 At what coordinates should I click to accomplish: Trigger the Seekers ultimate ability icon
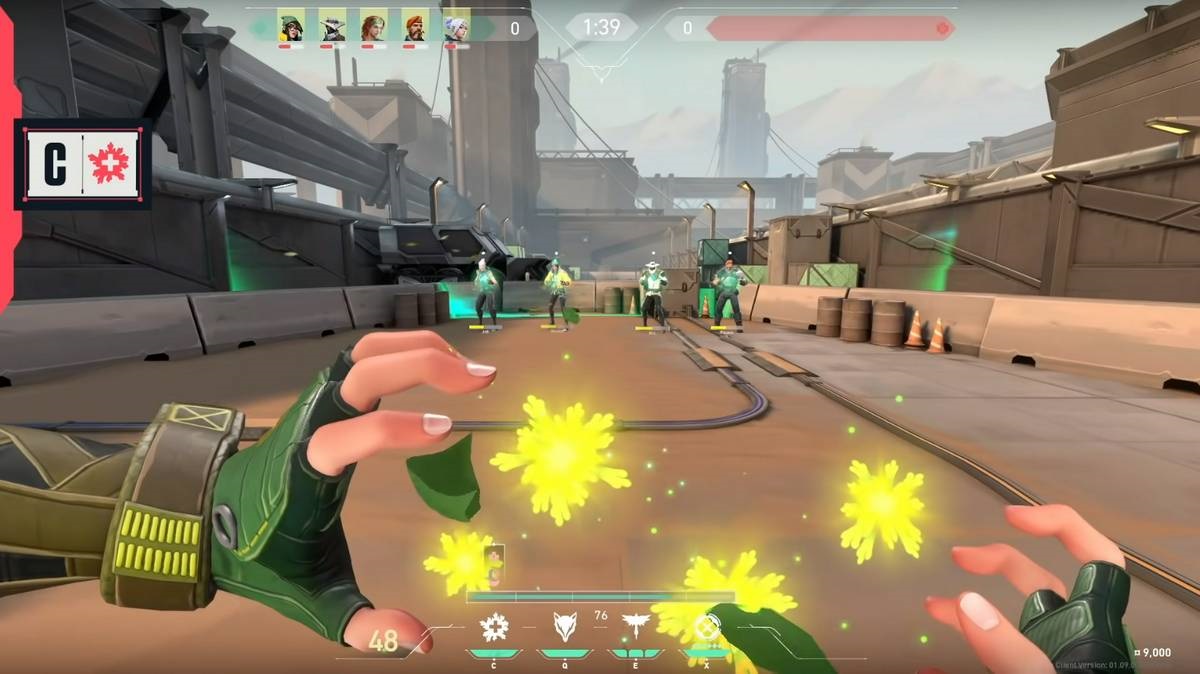(707, 628)
